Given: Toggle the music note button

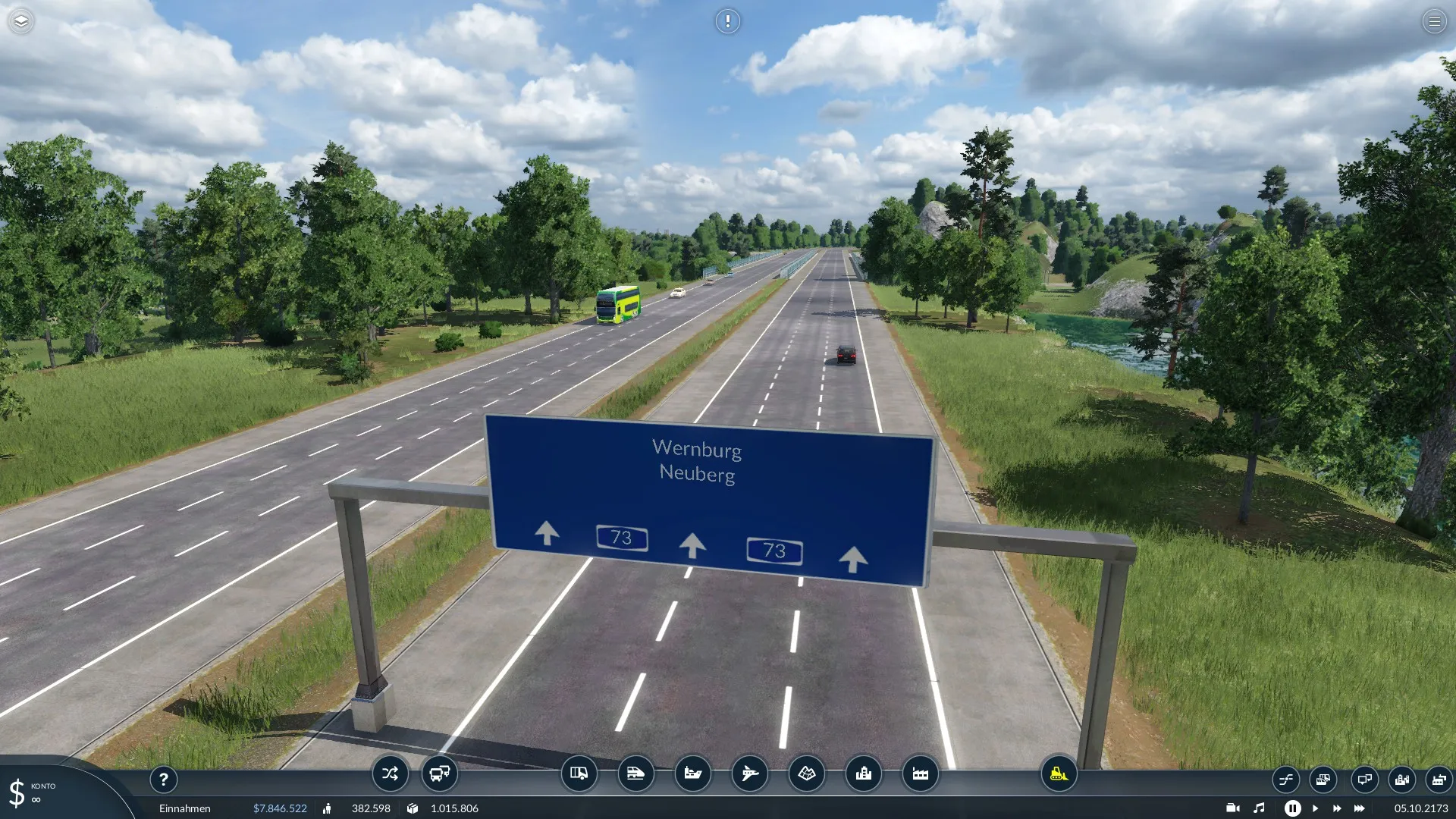Looking at the screenshot, I should point(1259,808).
